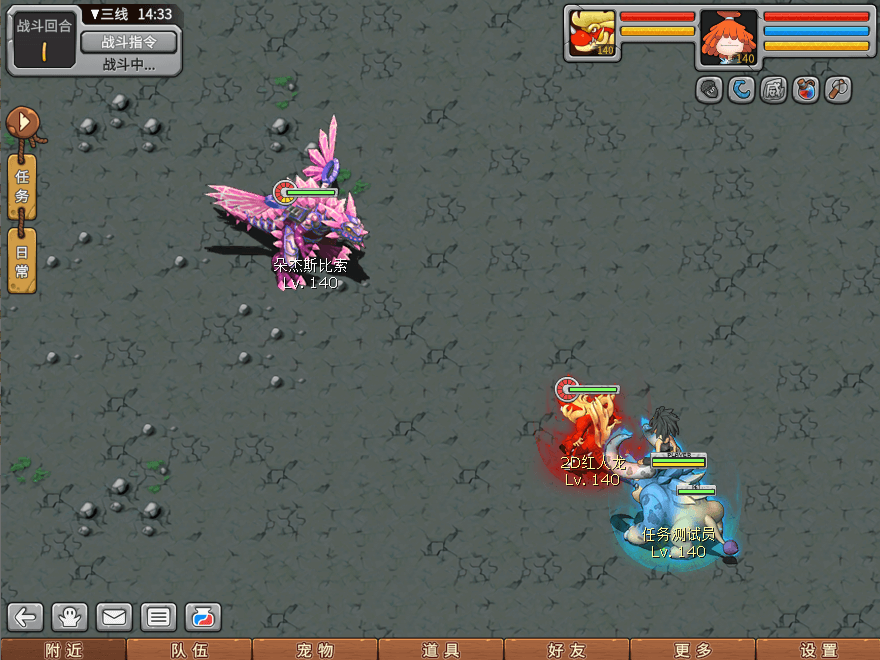Click the red-blue potion bottle button
The image size is (880, 660).
202,617
